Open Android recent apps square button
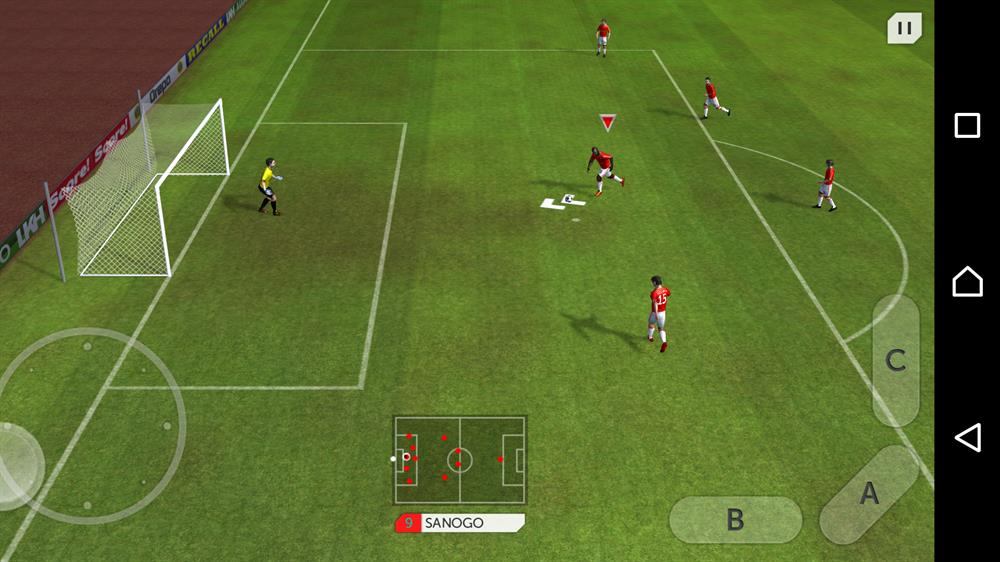The image size is (1000, 562). point(967,125)
